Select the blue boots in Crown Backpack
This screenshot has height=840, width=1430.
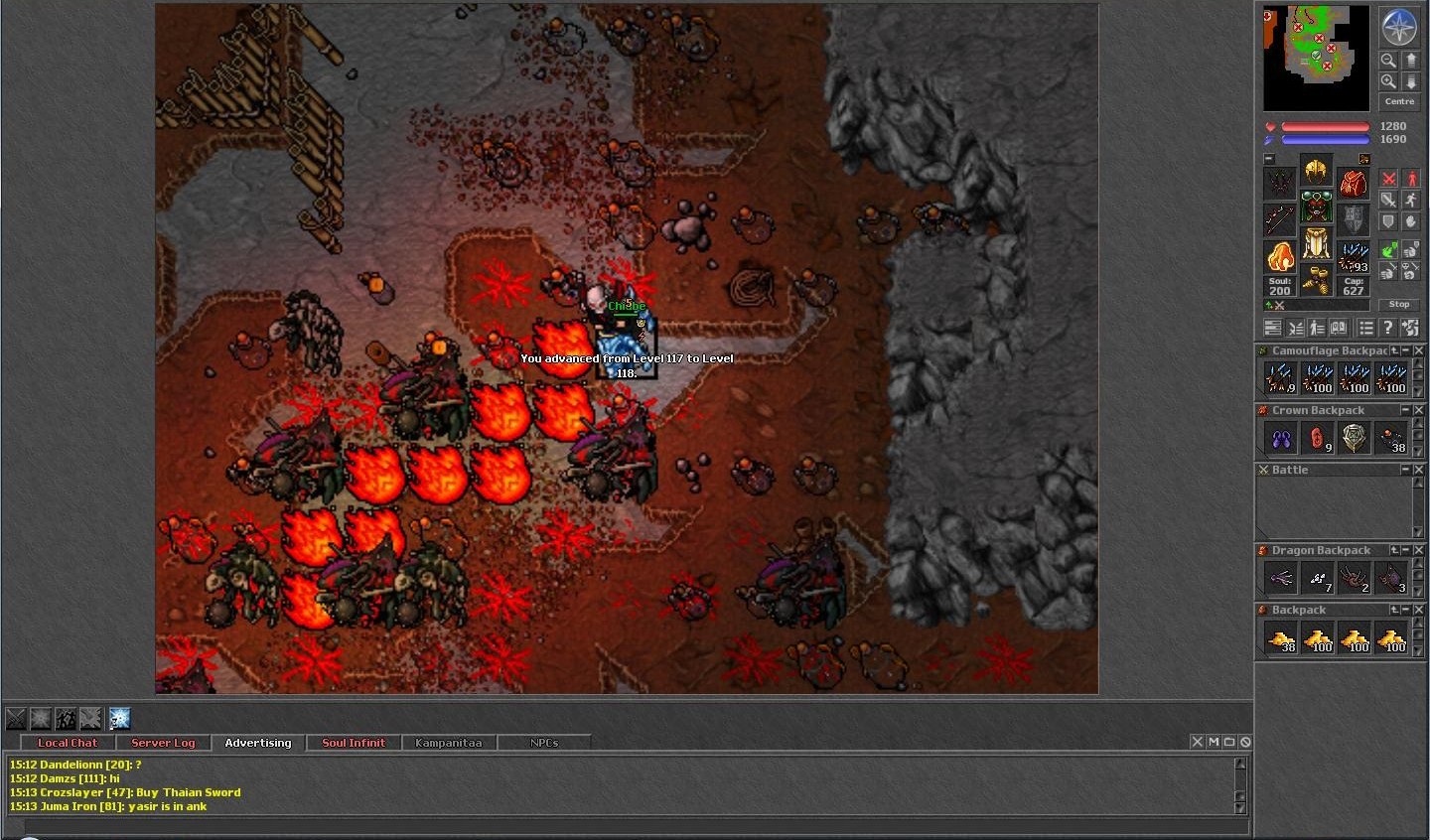coord(1280,438)
